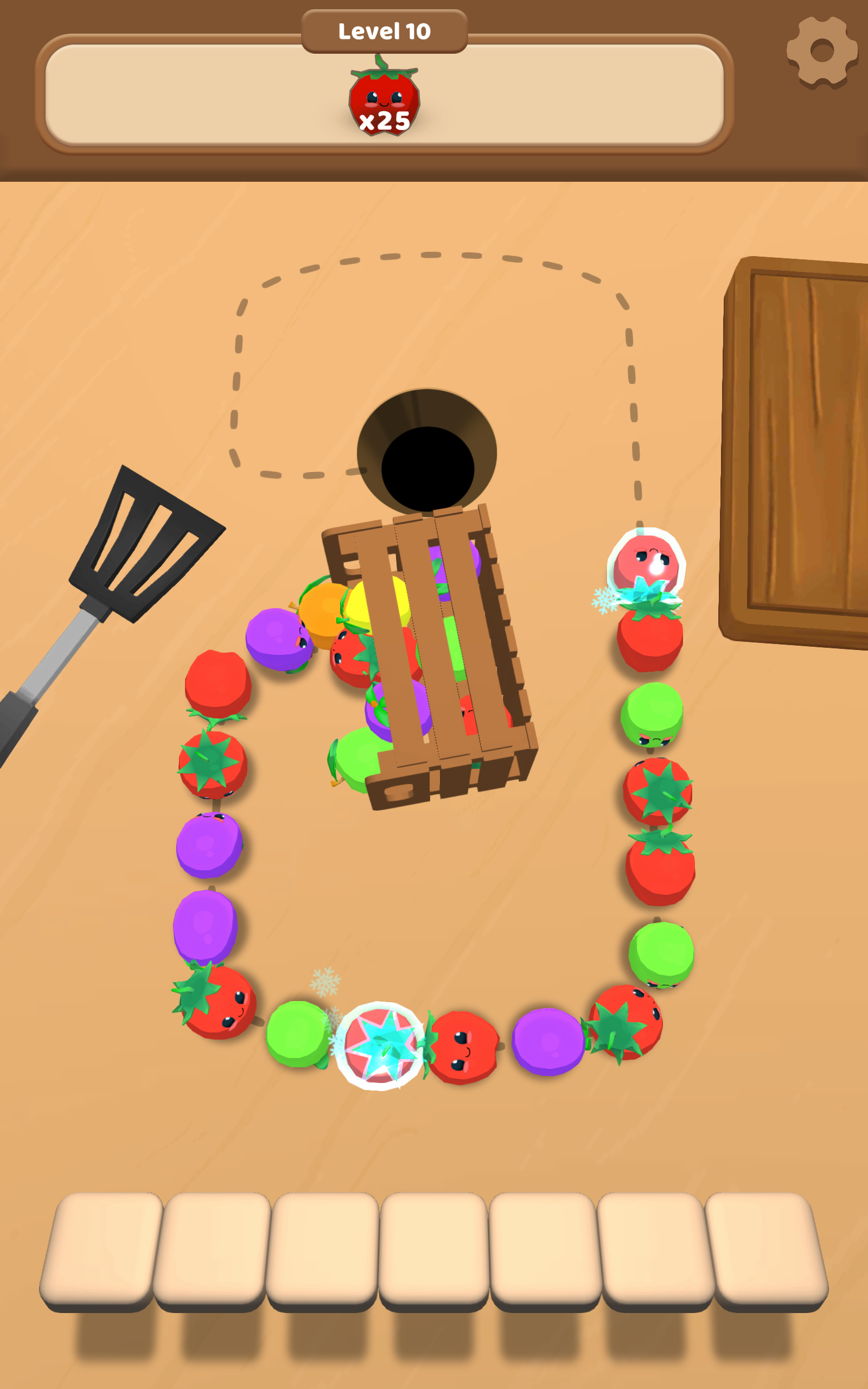This screenshot has width=868, height=1389.
Task: Click the Level 10 banner
Action: [384, 31]
